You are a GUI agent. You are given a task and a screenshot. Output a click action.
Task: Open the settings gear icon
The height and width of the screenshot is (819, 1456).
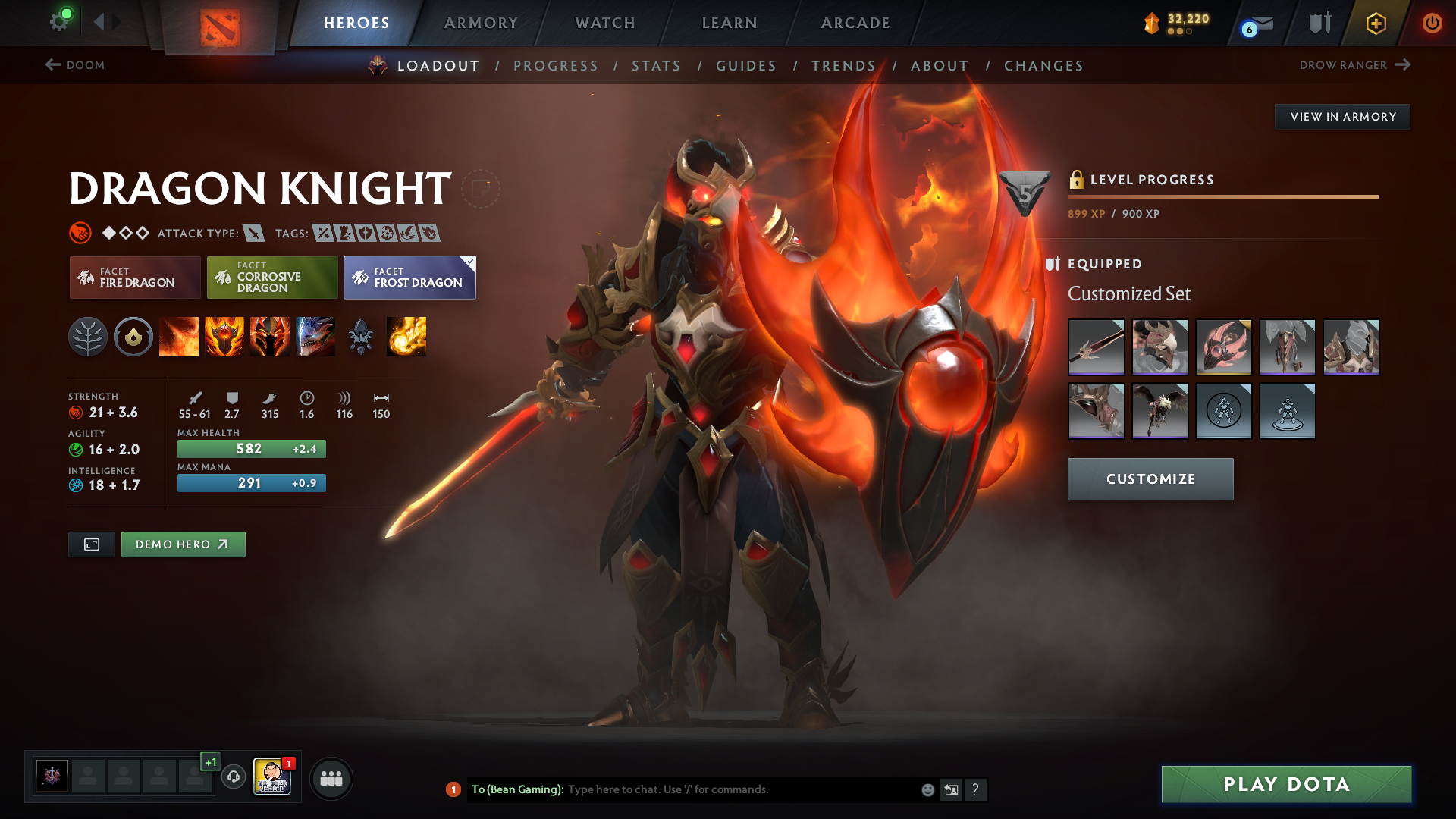59,21
